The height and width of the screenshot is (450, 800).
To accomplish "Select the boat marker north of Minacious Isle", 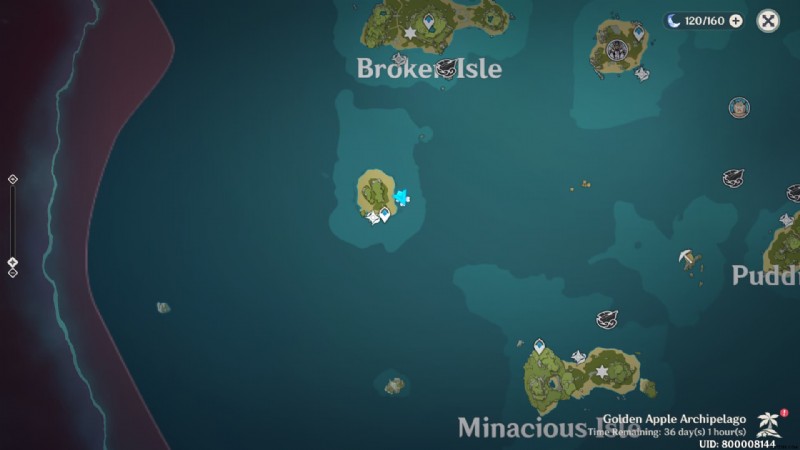I will tap(606, 319).
